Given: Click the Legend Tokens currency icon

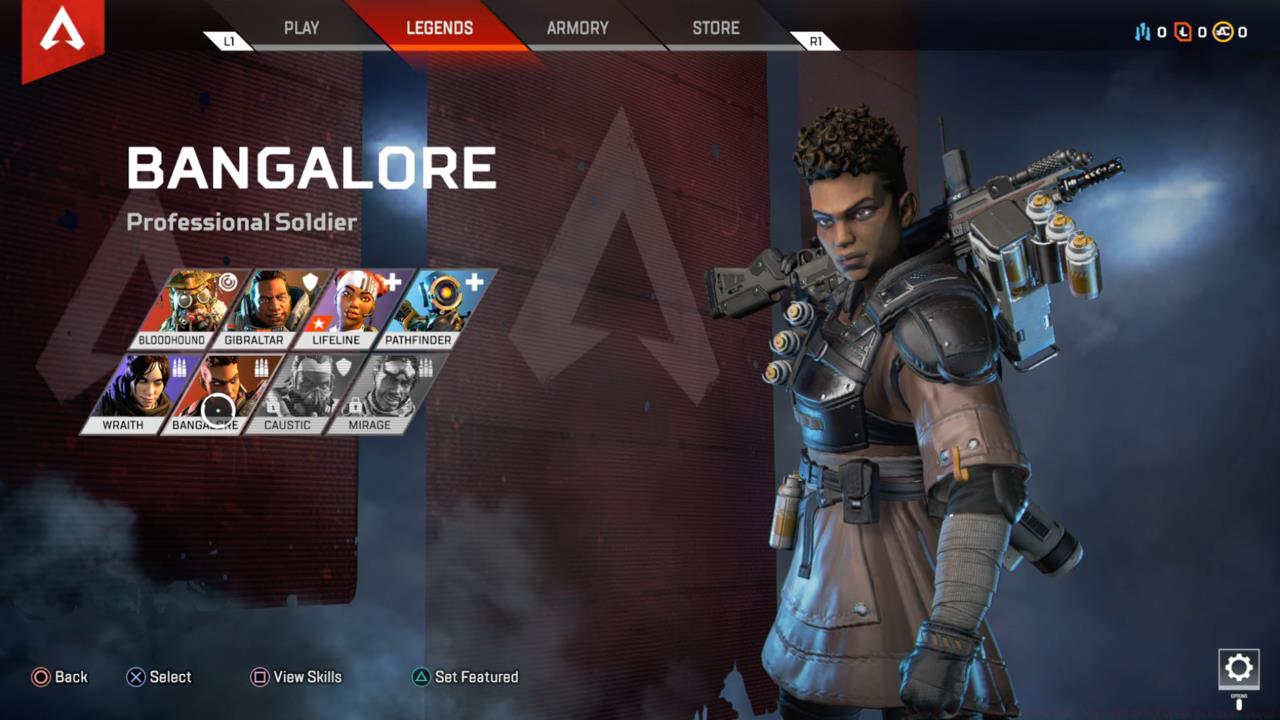Looking at the screenshot, I should (x=1183, y=31).
